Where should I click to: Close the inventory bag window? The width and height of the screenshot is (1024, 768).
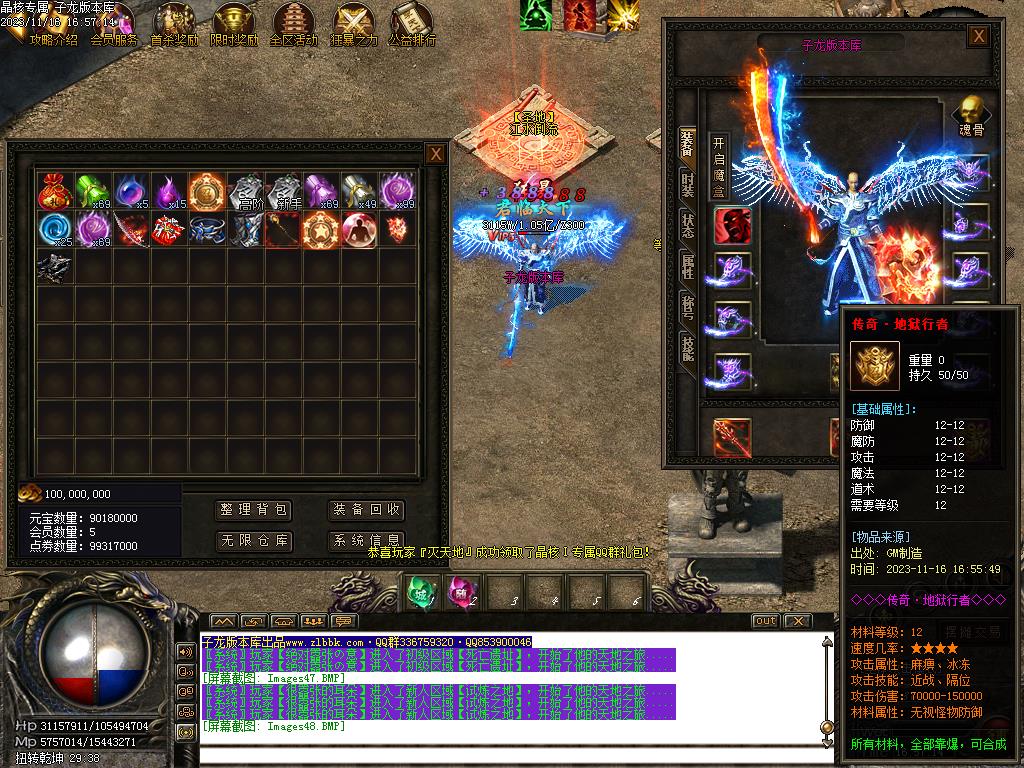point(436,154)
